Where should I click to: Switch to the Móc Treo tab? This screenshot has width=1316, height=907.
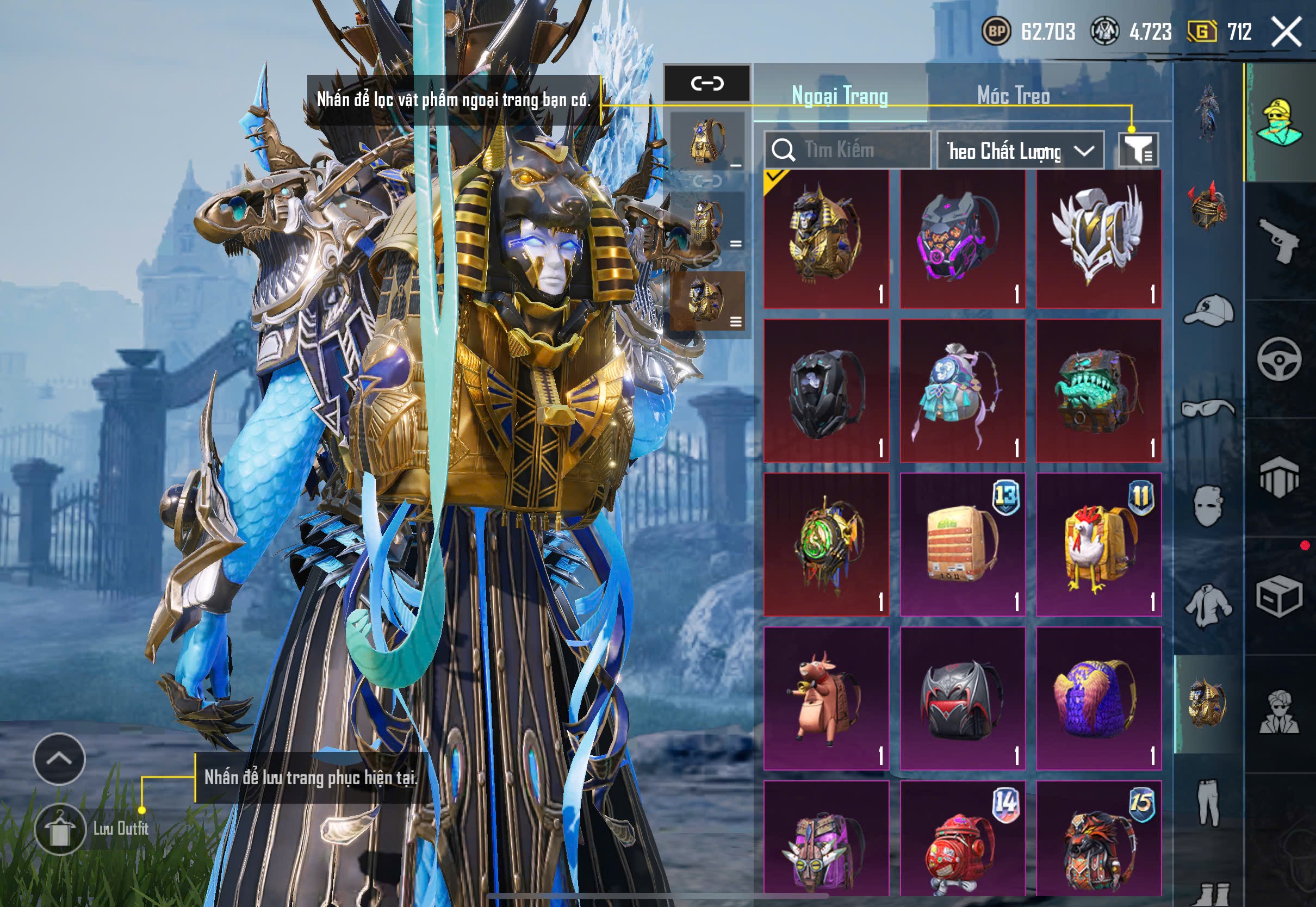click(1013, 95)
